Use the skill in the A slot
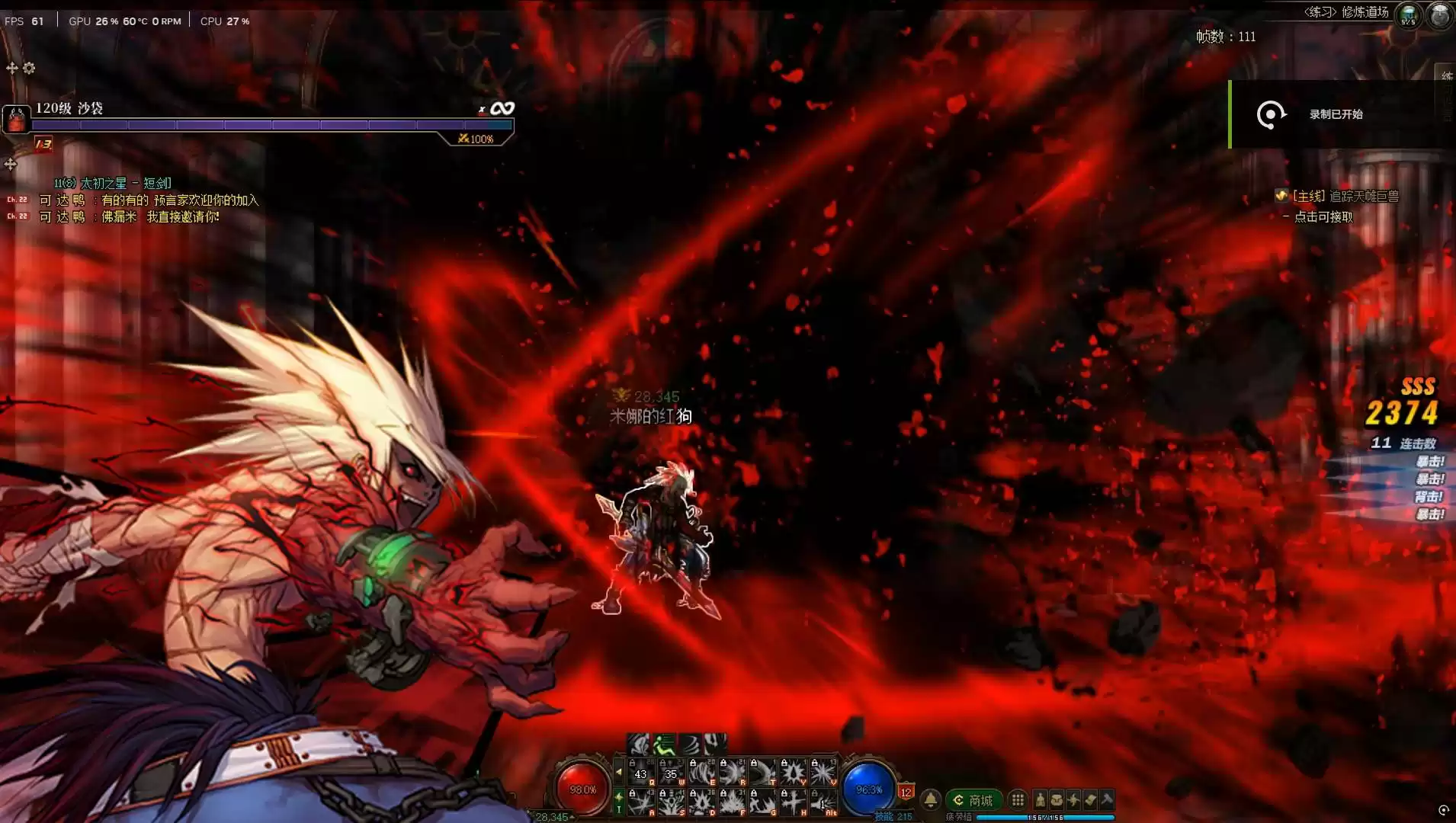The width and height of the screenshot is (1456, 823). click(x=641, y=802)
